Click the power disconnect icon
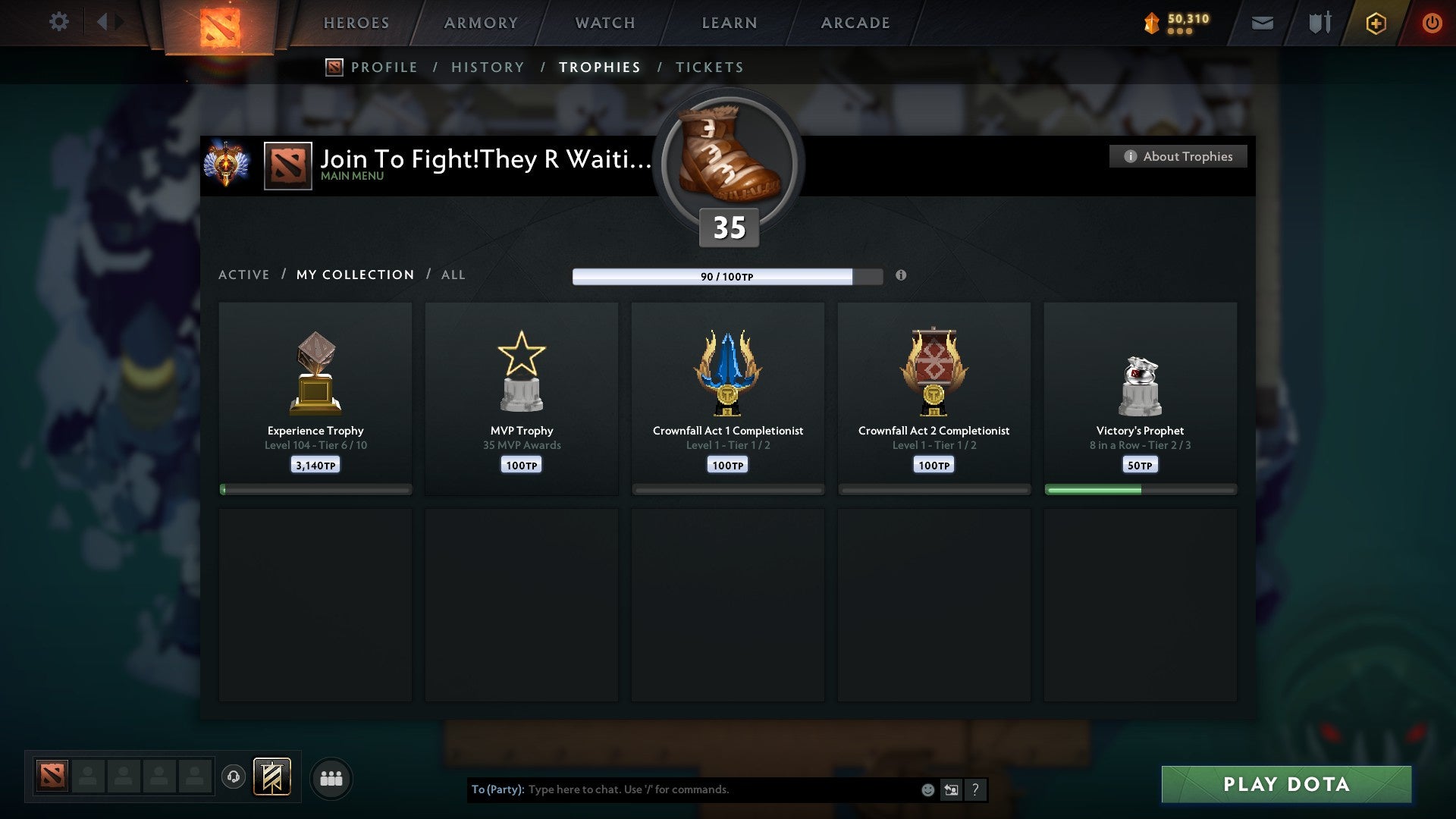Screen dimensions: 1456x819 click(x=1432, y=23)
